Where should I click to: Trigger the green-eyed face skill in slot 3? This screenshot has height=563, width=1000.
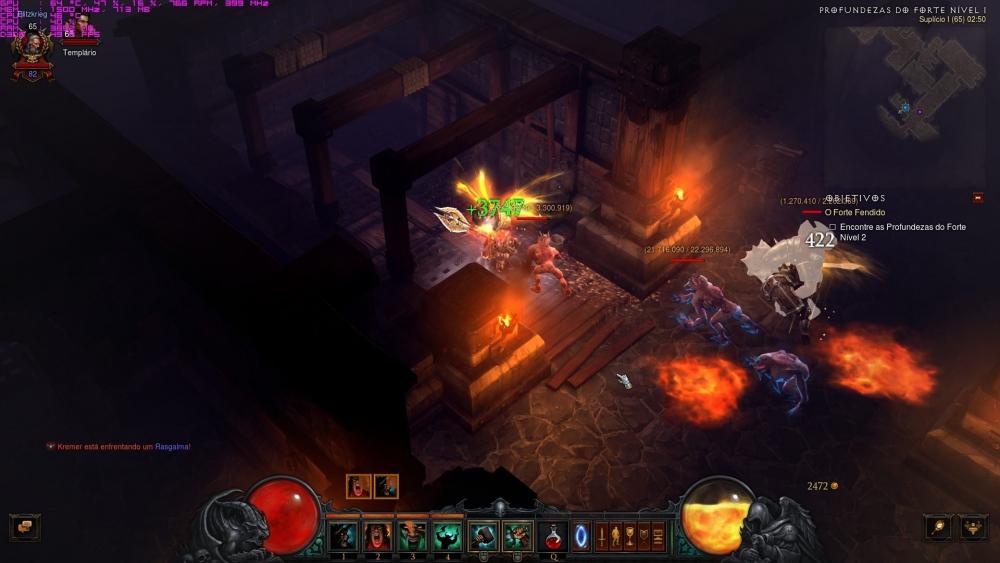(x=412, y=536)
